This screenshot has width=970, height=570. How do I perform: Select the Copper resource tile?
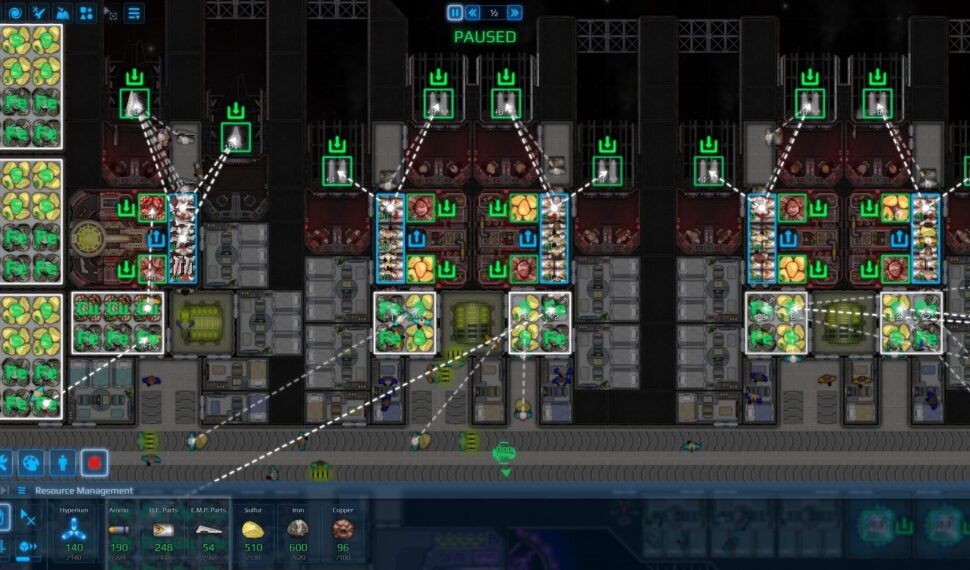tap(343, 533)
